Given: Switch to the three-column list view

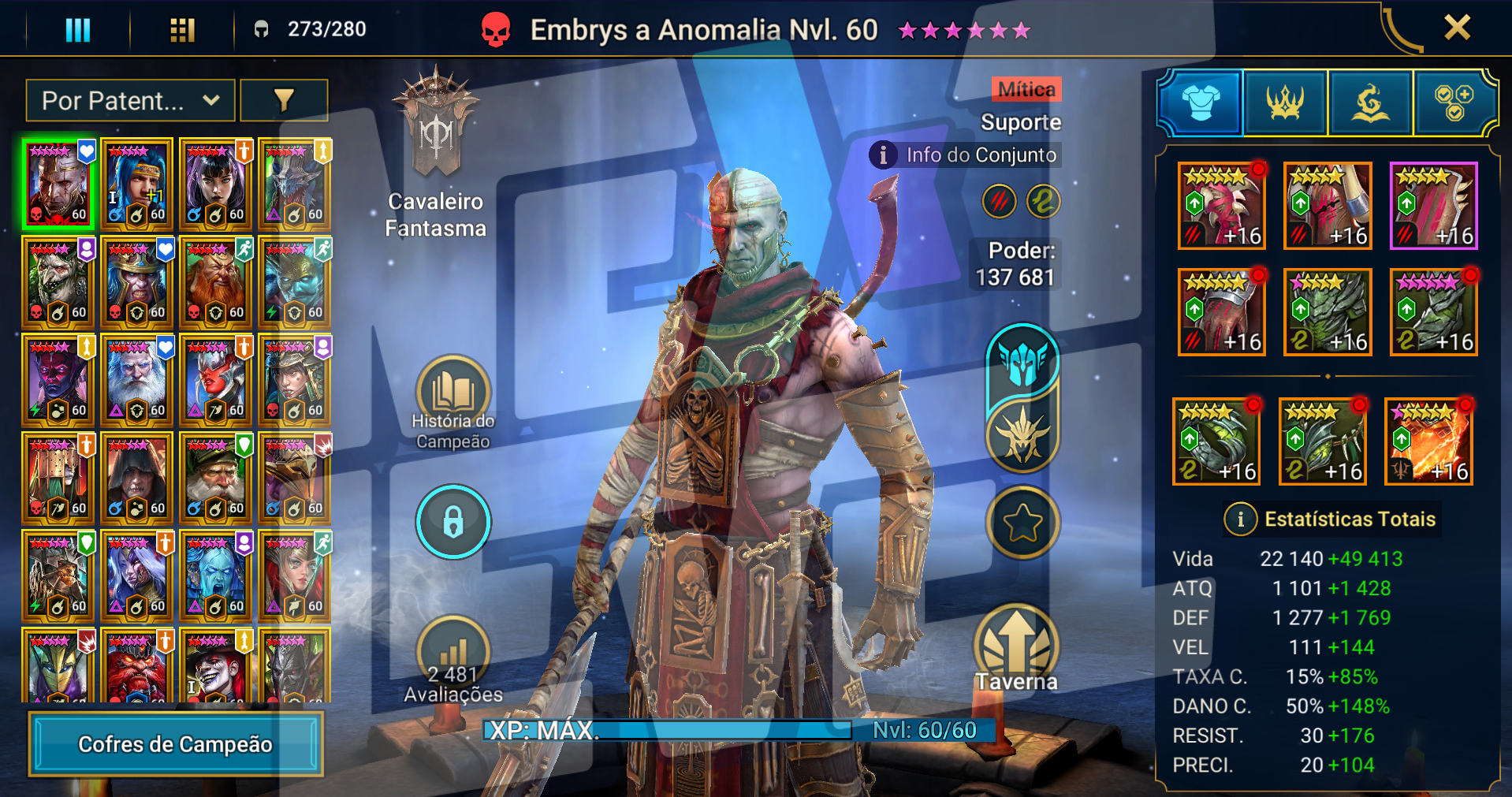Looking at the screenshot, I should tap(77, 30).
